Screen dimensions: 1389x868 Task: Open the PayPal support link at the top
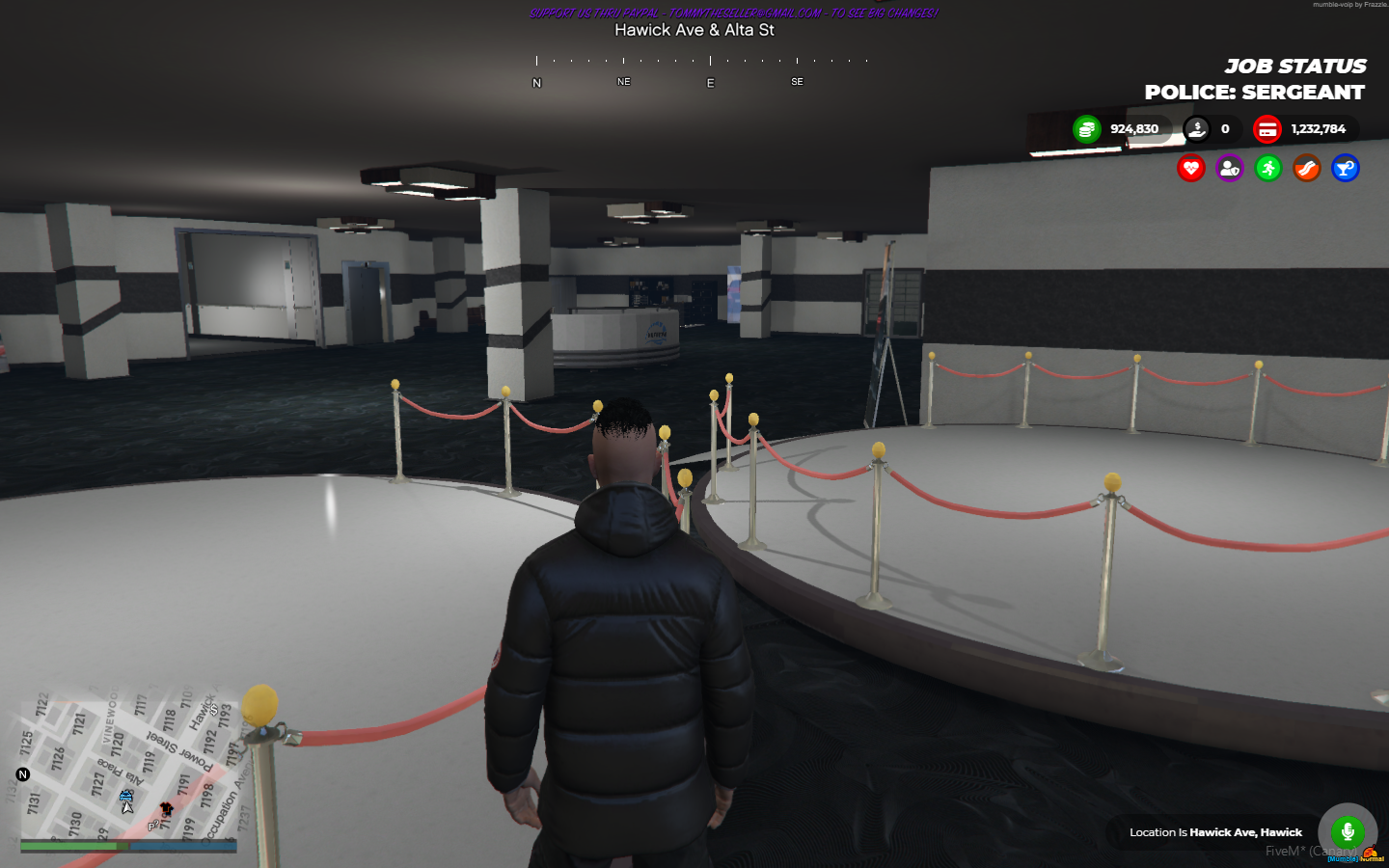(x=731, y=14)
